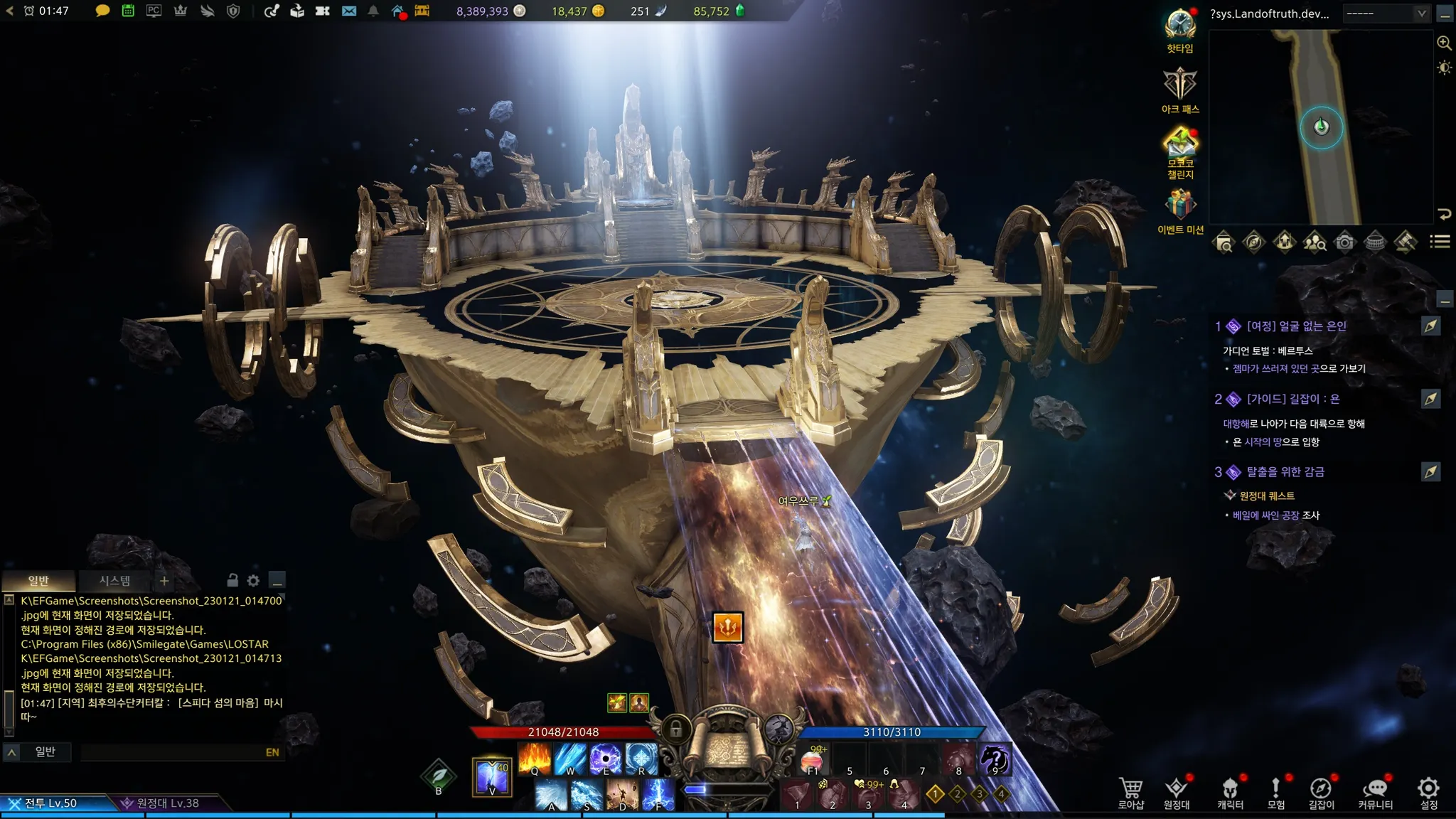Open chat window settings gear
Image resolution: width=1456 pixels, height=819 pixels.
253,581
